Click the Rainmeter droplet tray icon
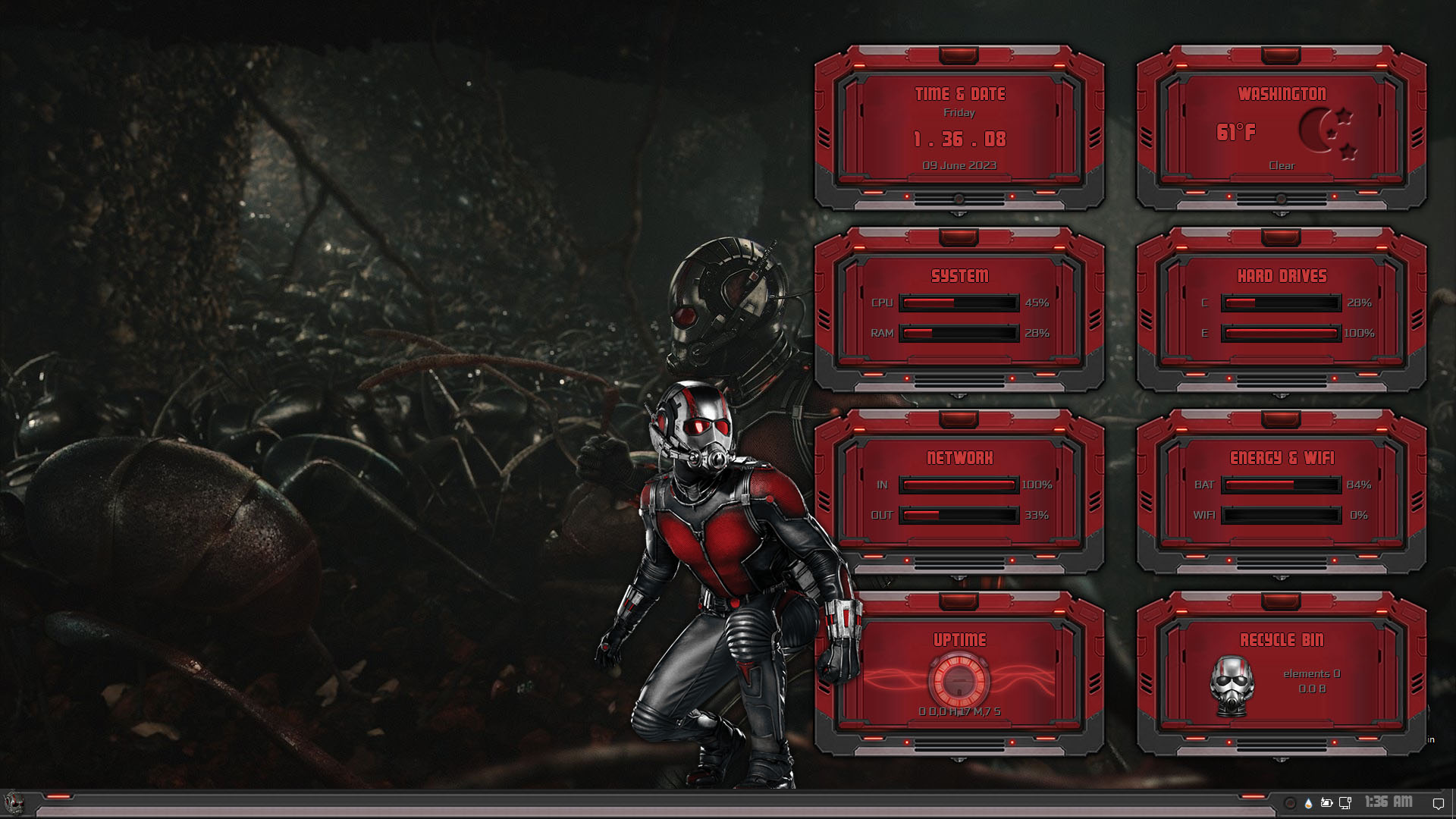 pos(1309,802)
